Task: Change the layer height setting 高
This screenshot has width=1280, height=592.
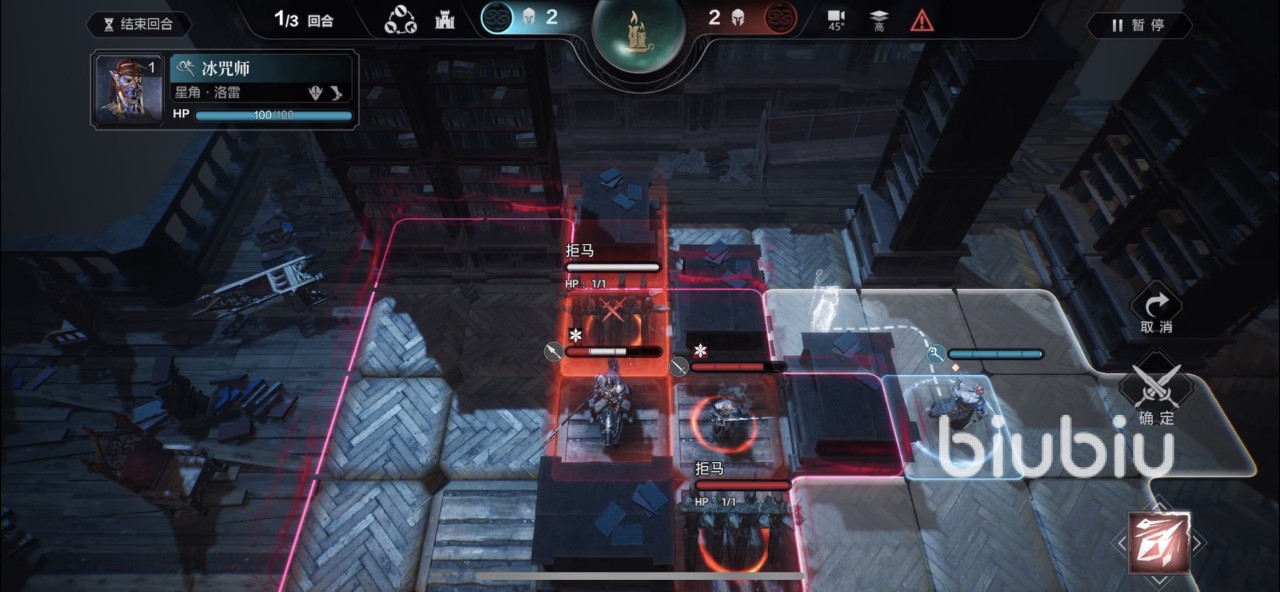Action: click(x=879, y=20)
